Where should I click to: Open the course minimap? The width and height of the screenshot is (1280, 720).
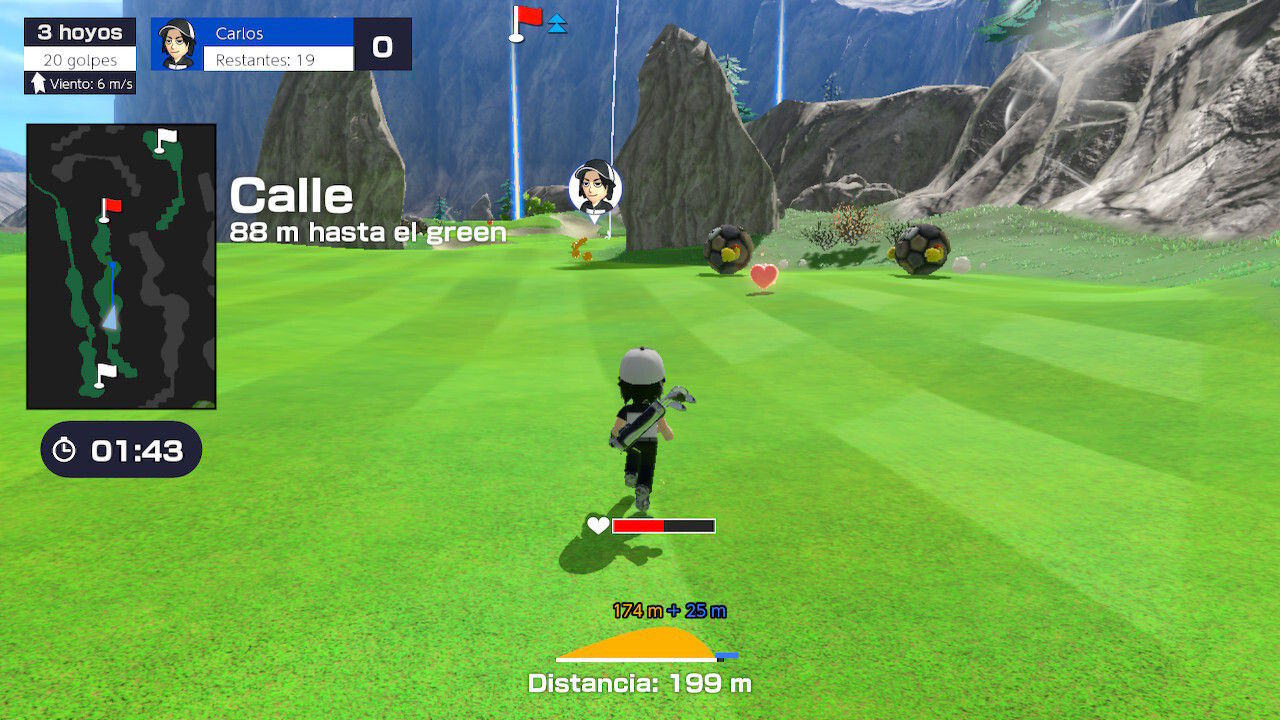(x=121, y=266)
